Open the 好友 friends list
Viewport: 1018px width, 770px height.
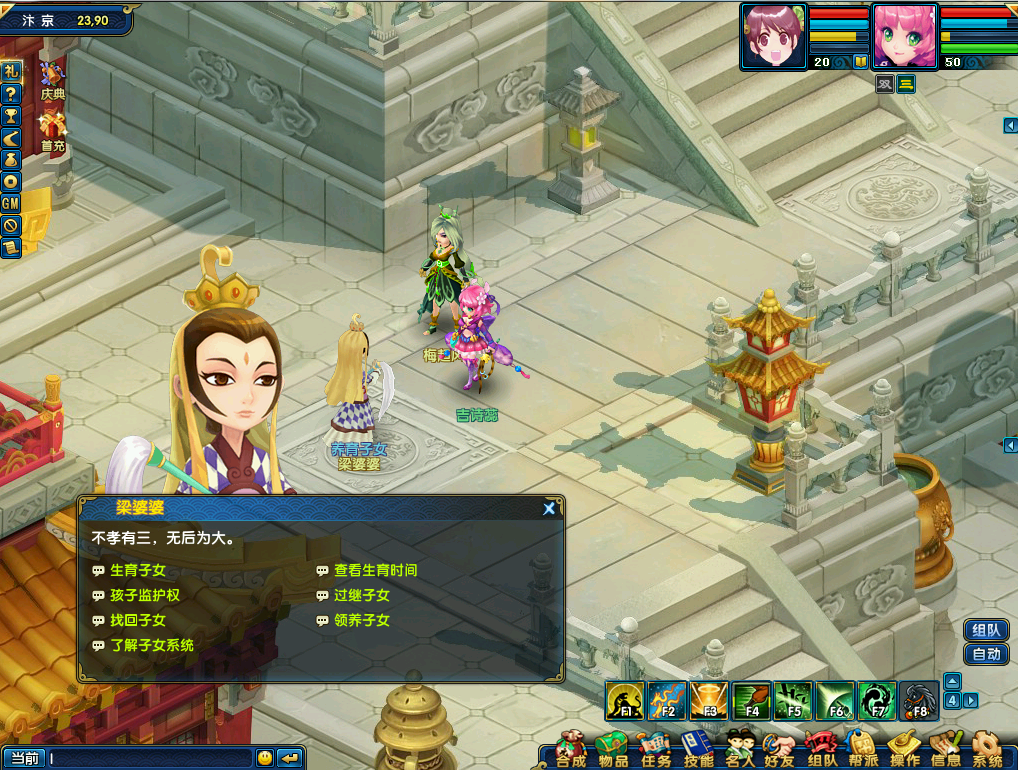pos(779,750)
